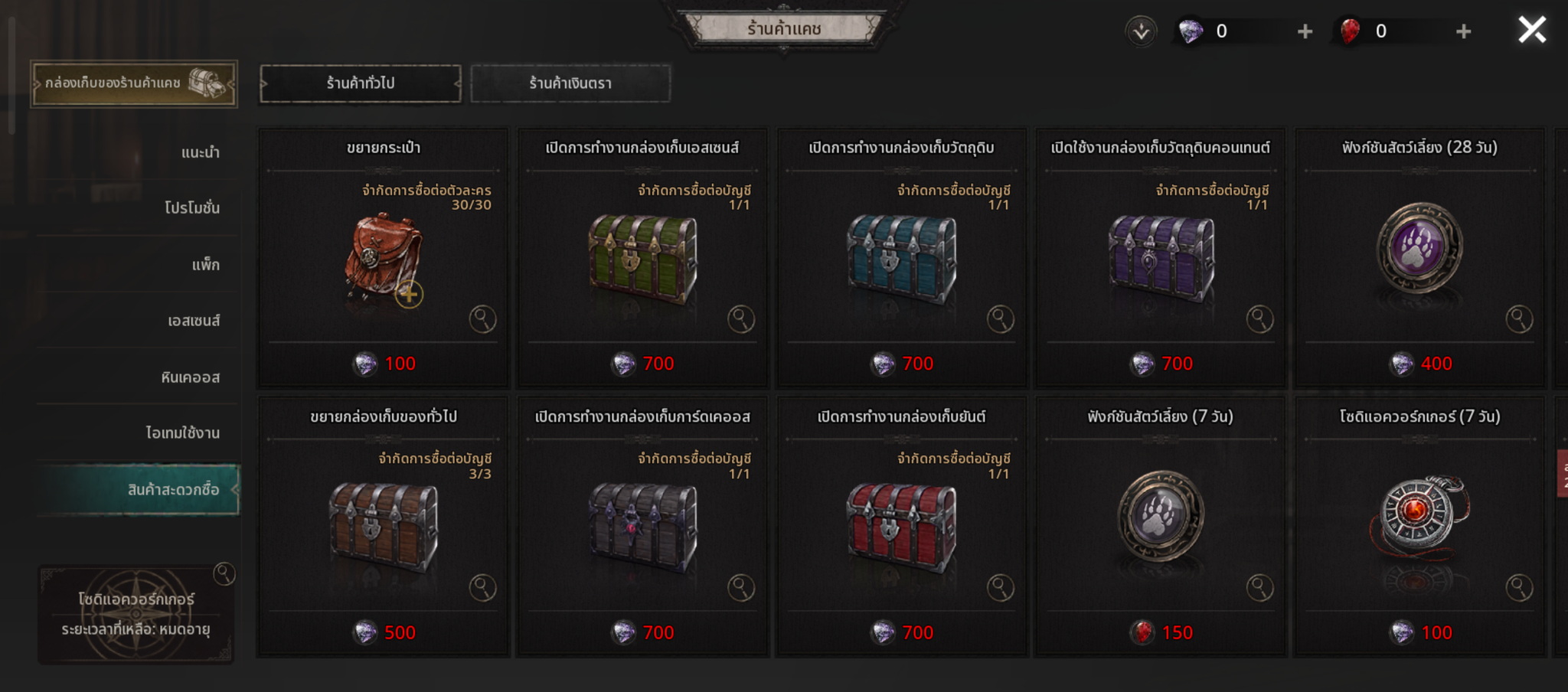
Task: Select the หินเคออส category
Action: pyautogui.click(x=190, y=377)
